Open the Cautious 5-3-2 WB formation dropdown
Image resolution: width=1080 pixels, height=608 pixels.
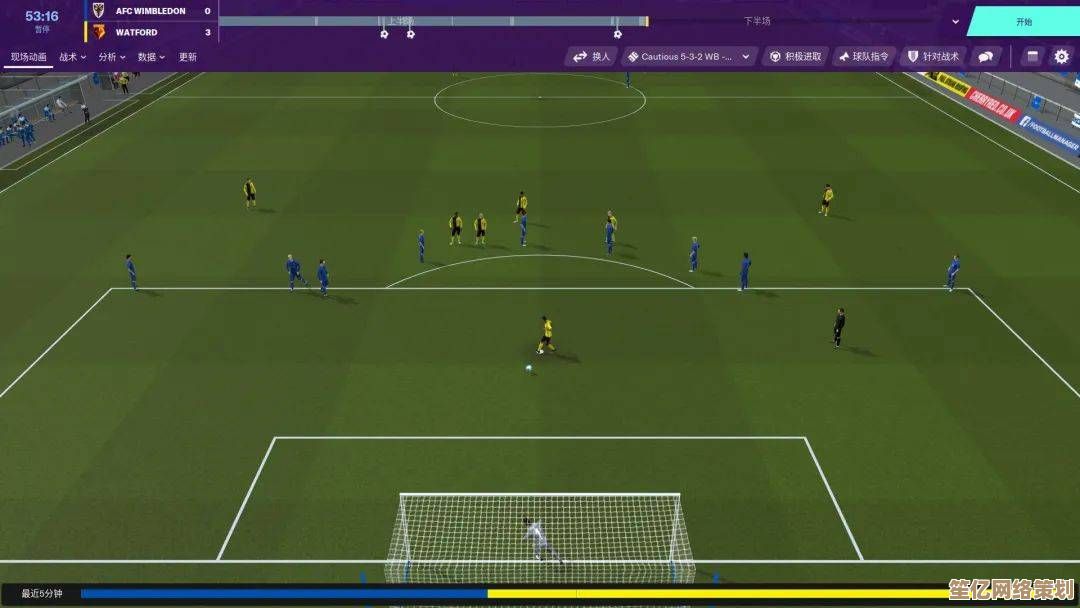[x=690, y=57]
